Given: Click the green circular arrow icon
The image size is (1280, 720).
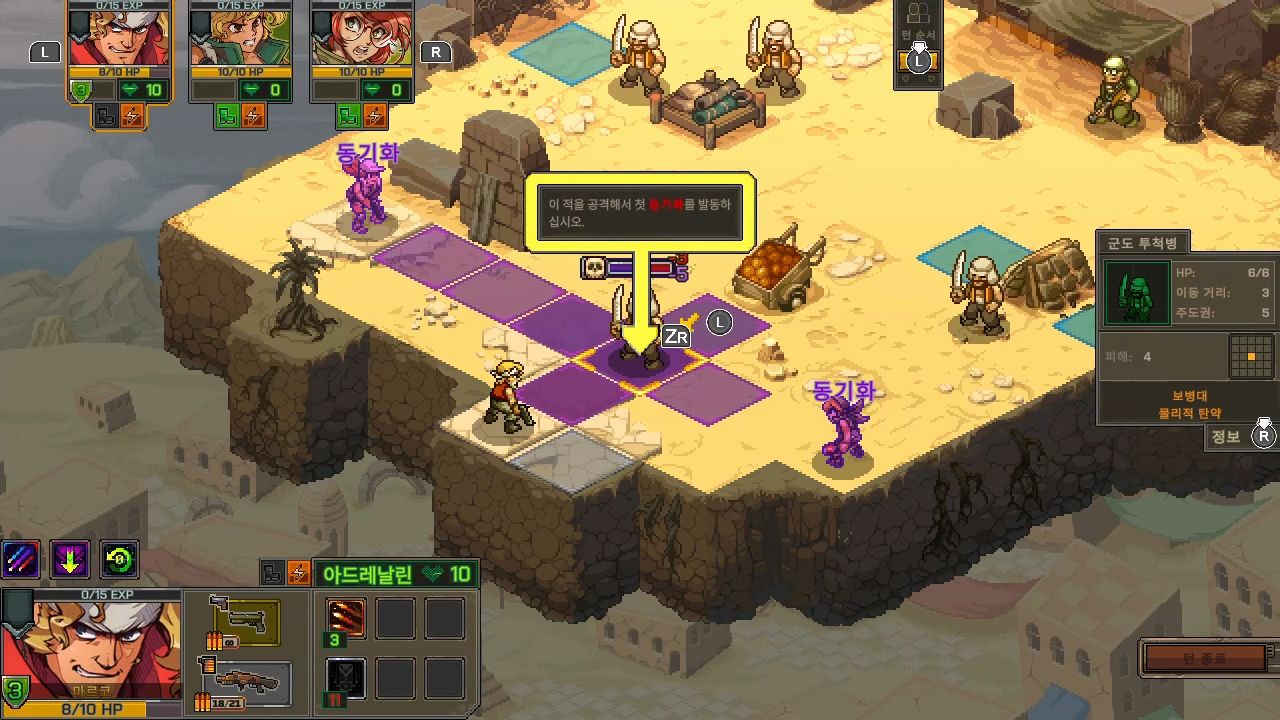Looking at the screenshot, I should point(119,560).
